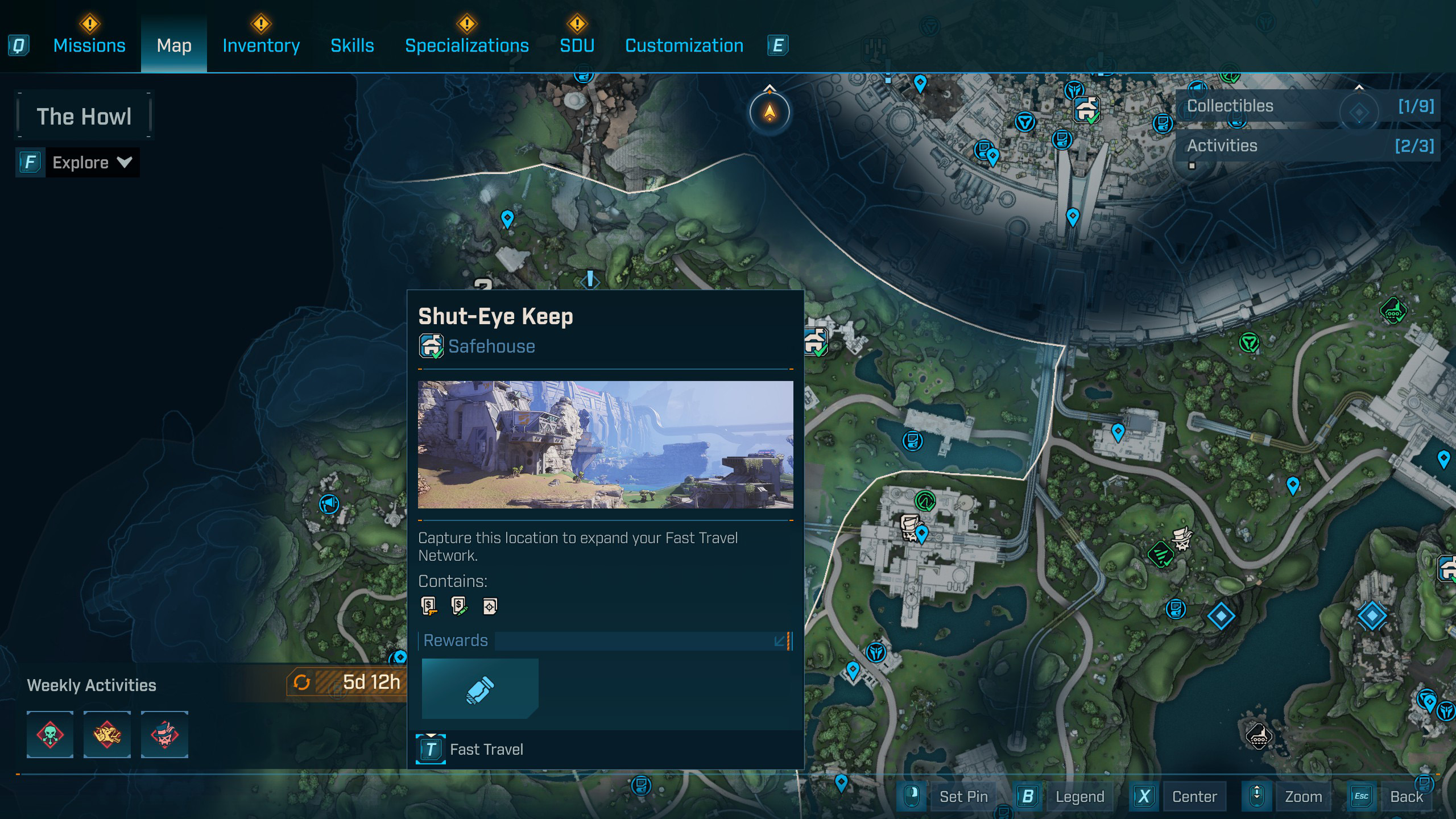Click the Shut-Eye Keep location preview image
This screenshot has height=819, width=1456.
605,444
